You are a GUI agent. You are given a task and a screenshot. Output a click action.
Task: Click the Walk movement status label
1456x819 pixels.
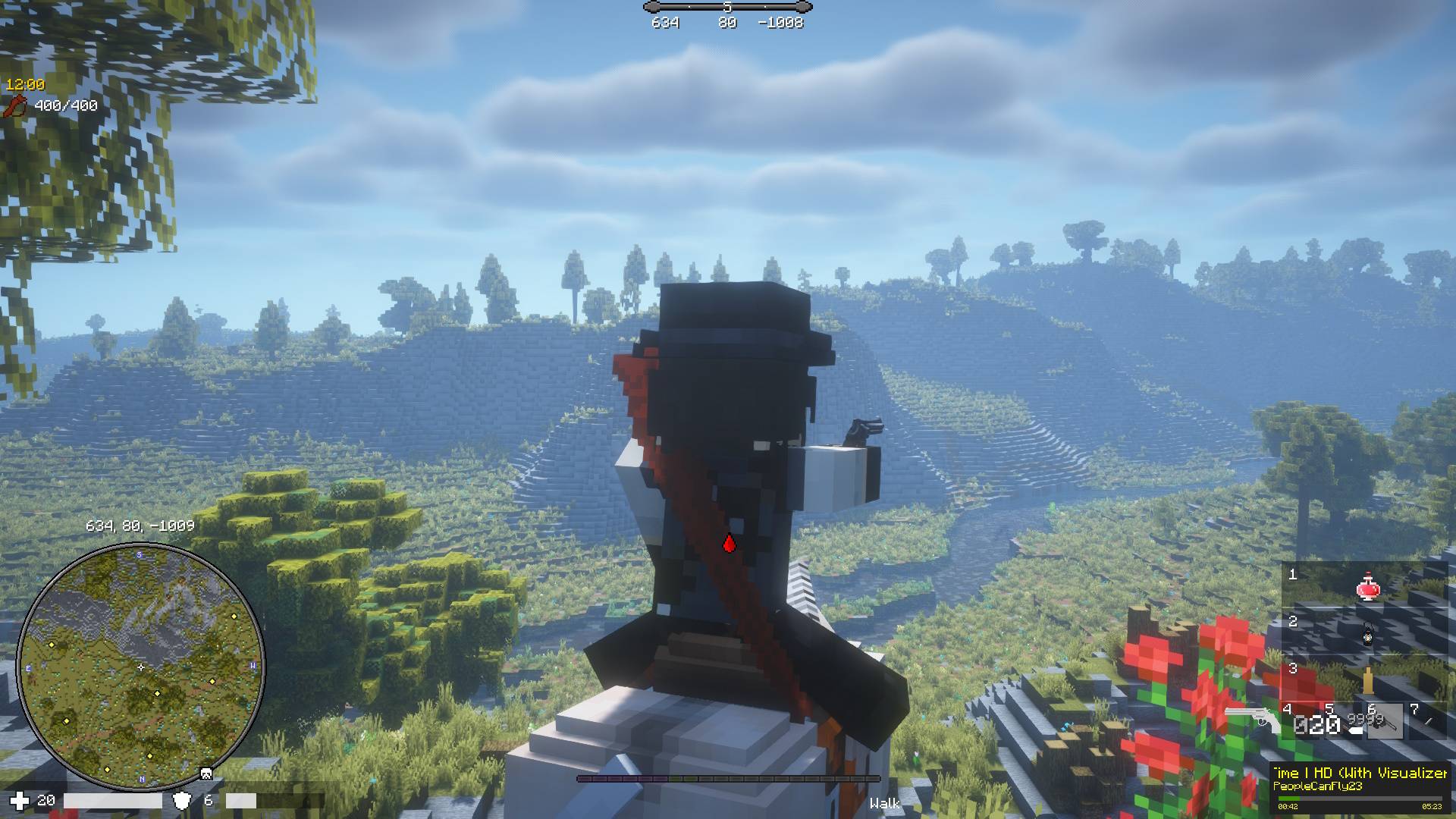pyautogui.click(x=885, y=803)
